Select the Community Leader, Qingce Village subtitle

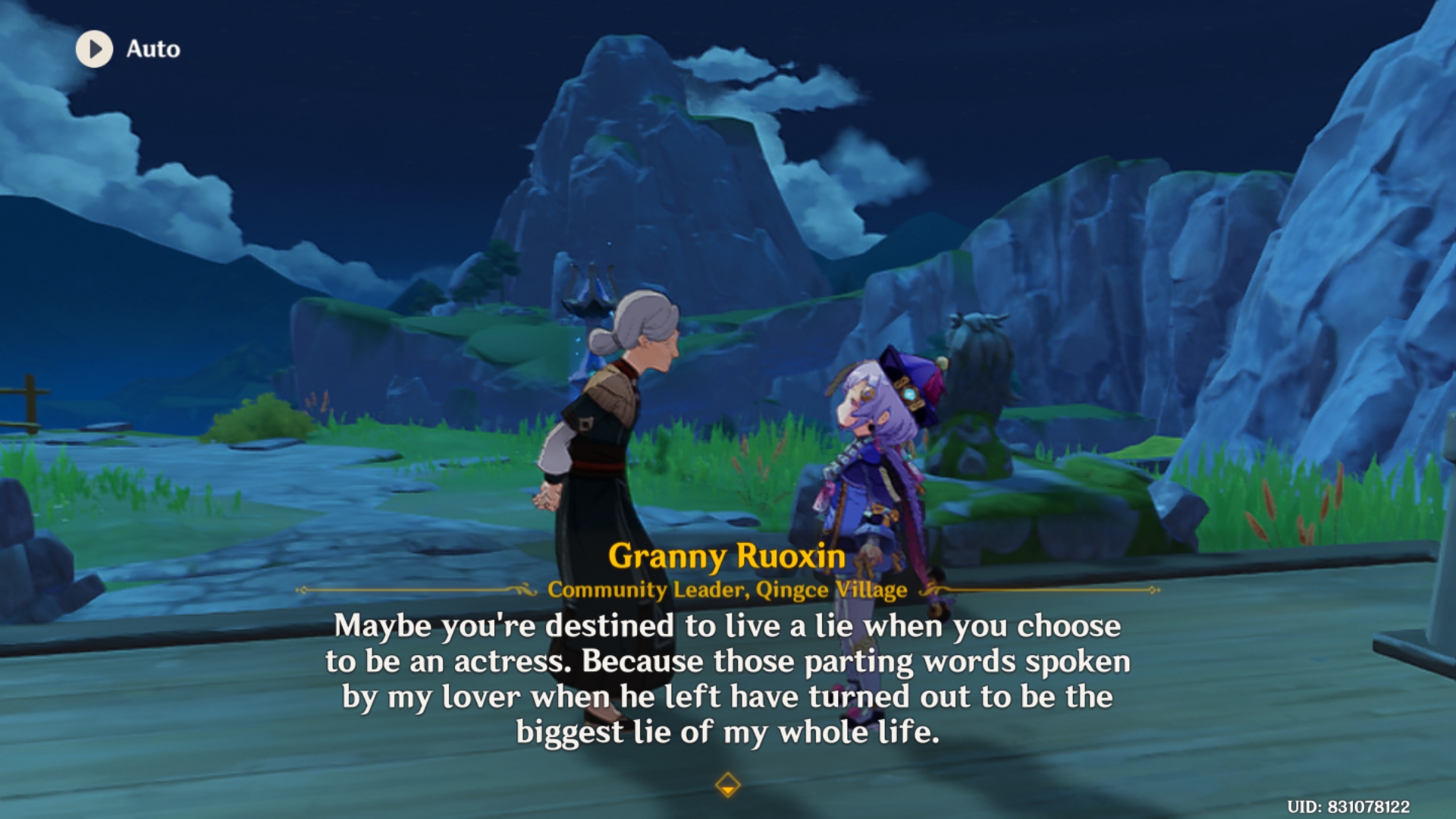[728, 590]
